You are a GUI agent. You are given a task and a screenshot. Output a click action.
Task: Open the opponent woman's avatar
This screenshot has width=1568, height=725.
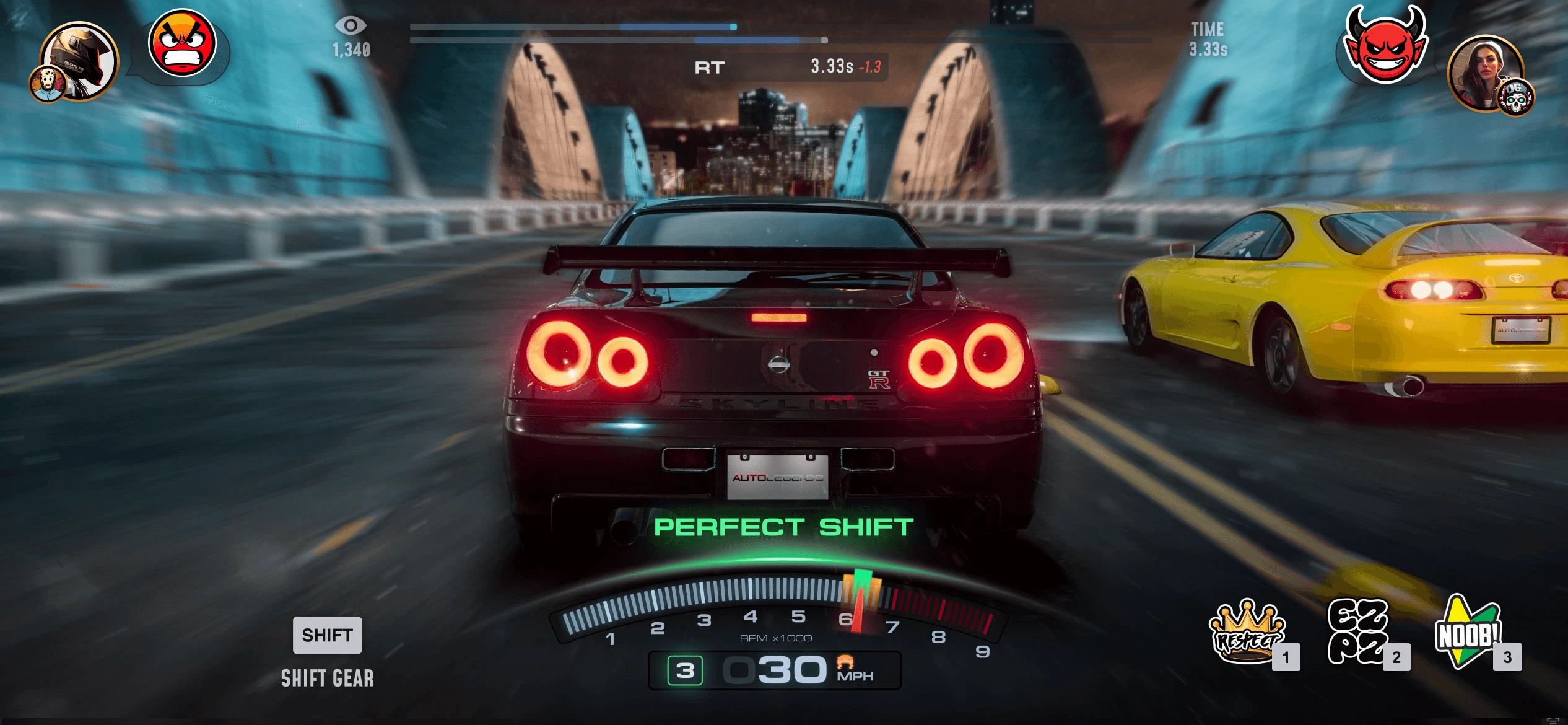click(1484, 72)
